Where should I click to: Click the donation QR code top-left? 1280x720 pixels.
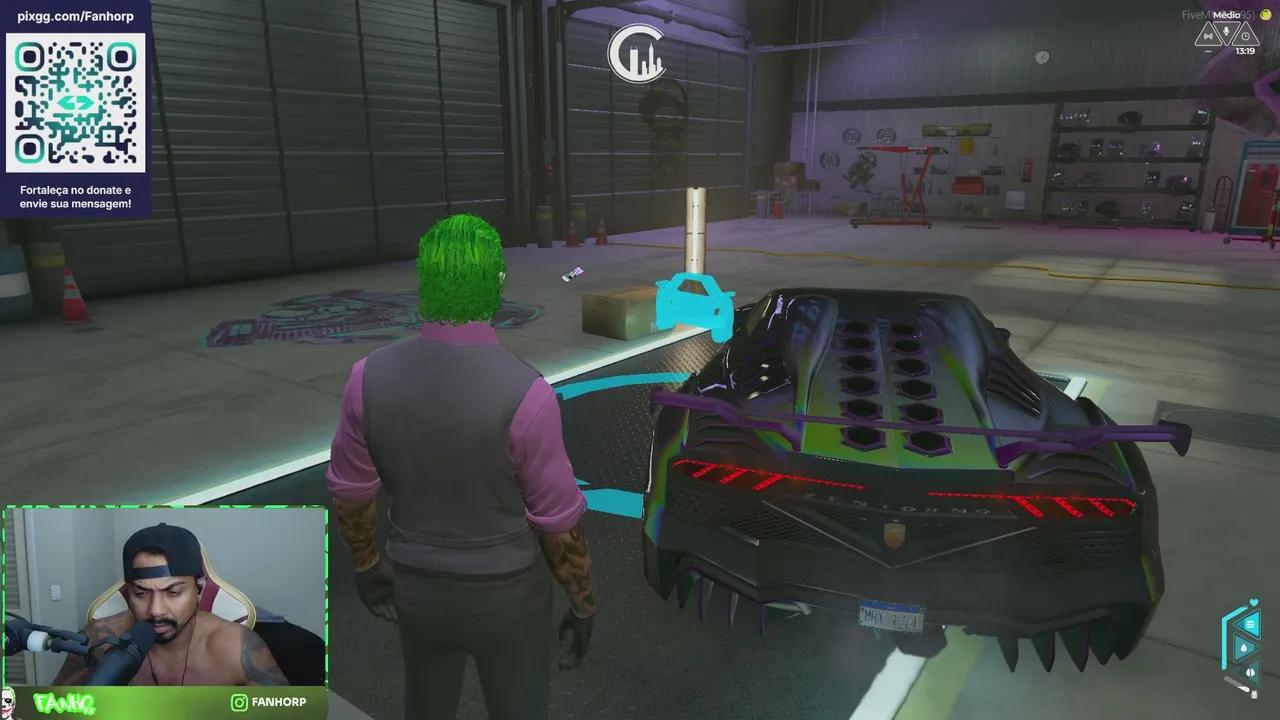pos(75,103)
